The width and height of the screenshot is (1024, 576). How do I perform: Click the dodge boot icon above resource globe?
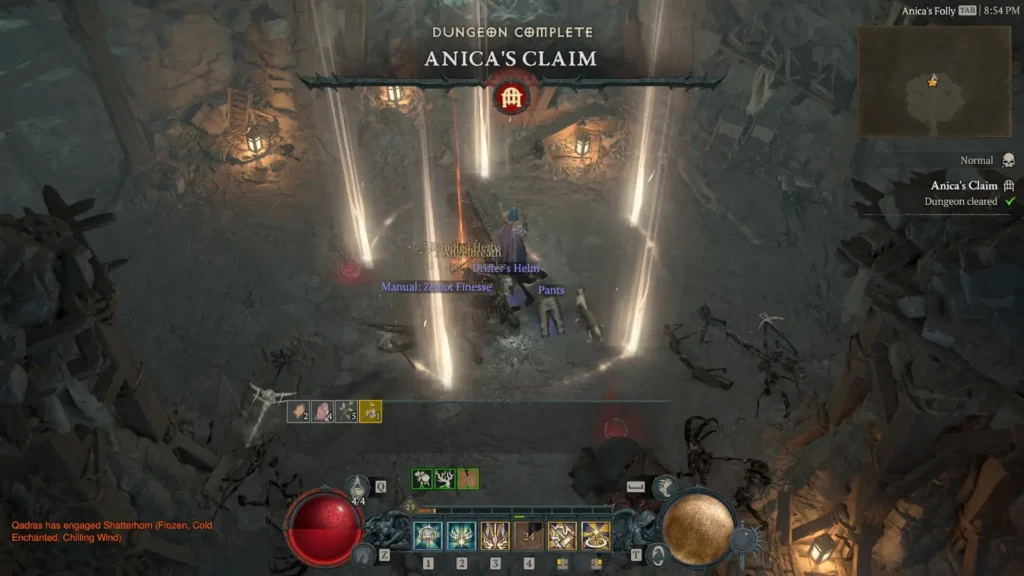664,486
